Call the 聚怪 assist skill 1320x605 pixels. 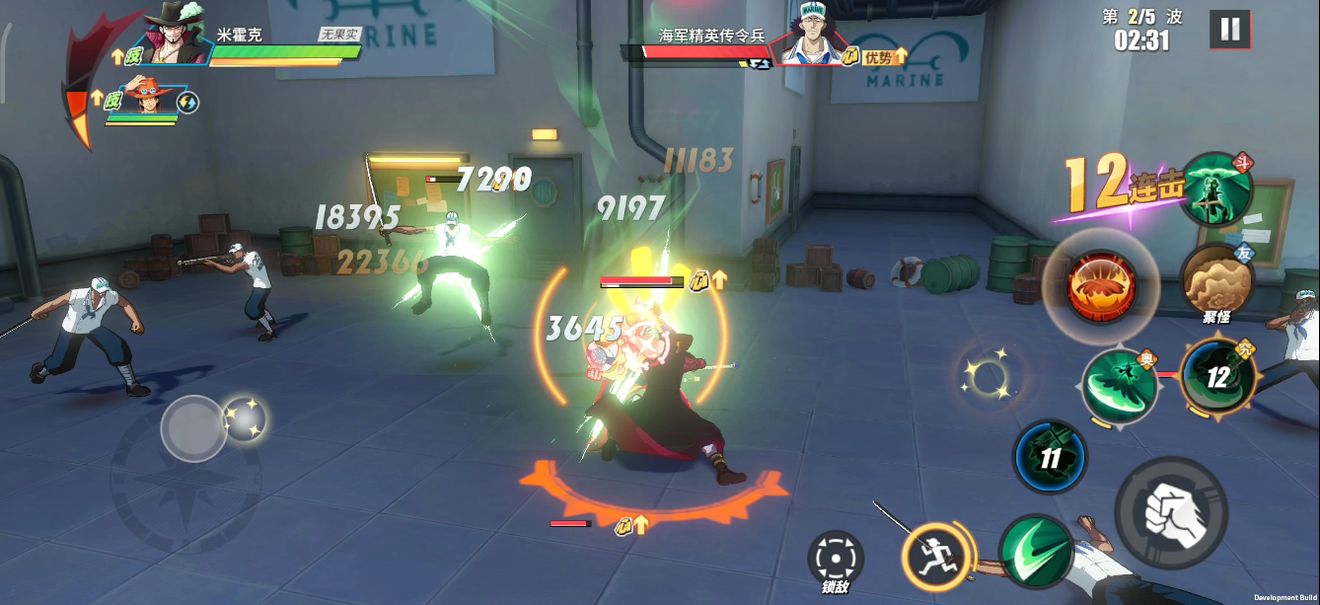(x=1217, y=280)
